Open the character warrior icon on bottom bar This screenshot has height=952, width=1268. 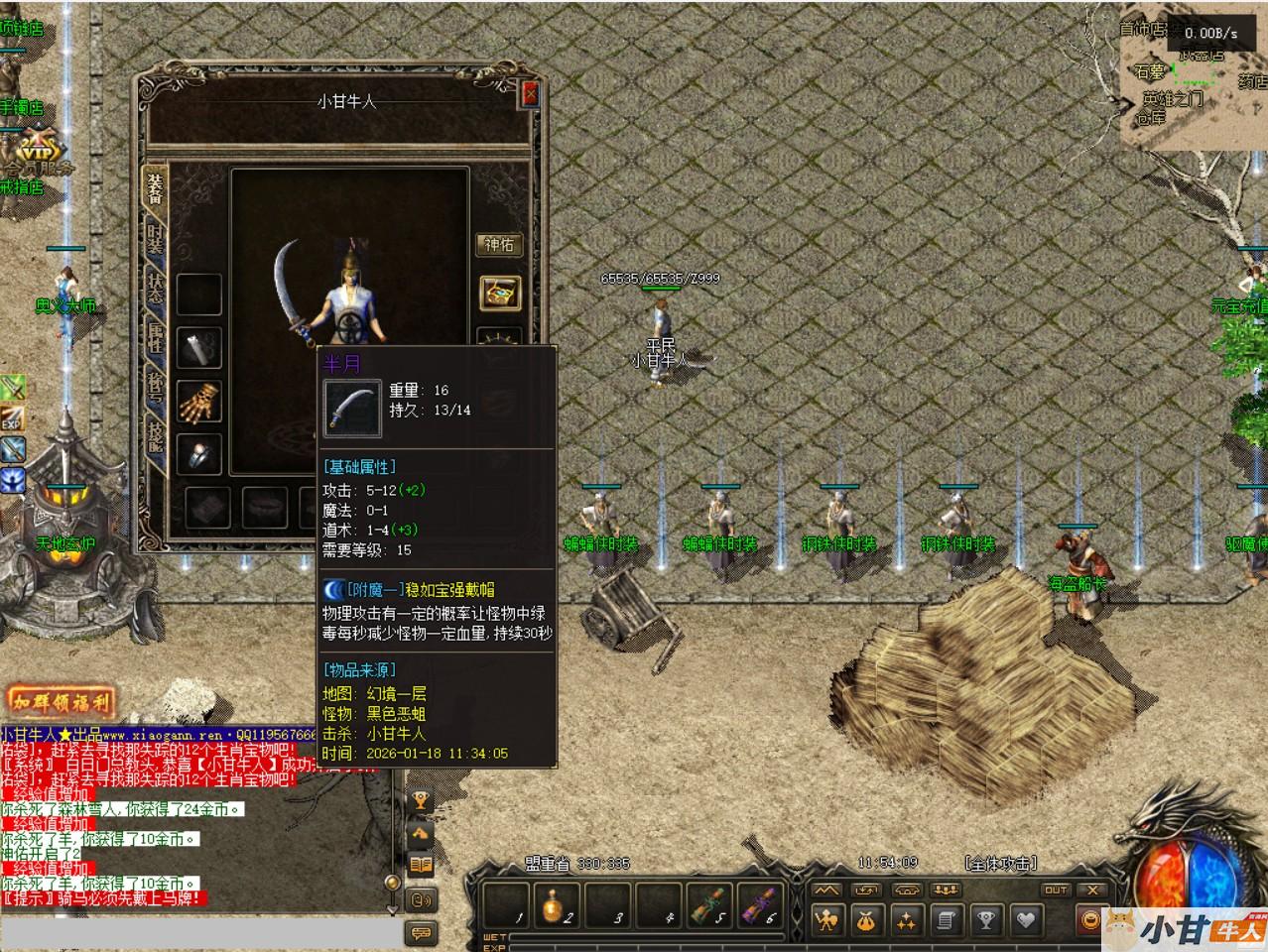pyautogui.click(x=825, y=921)
